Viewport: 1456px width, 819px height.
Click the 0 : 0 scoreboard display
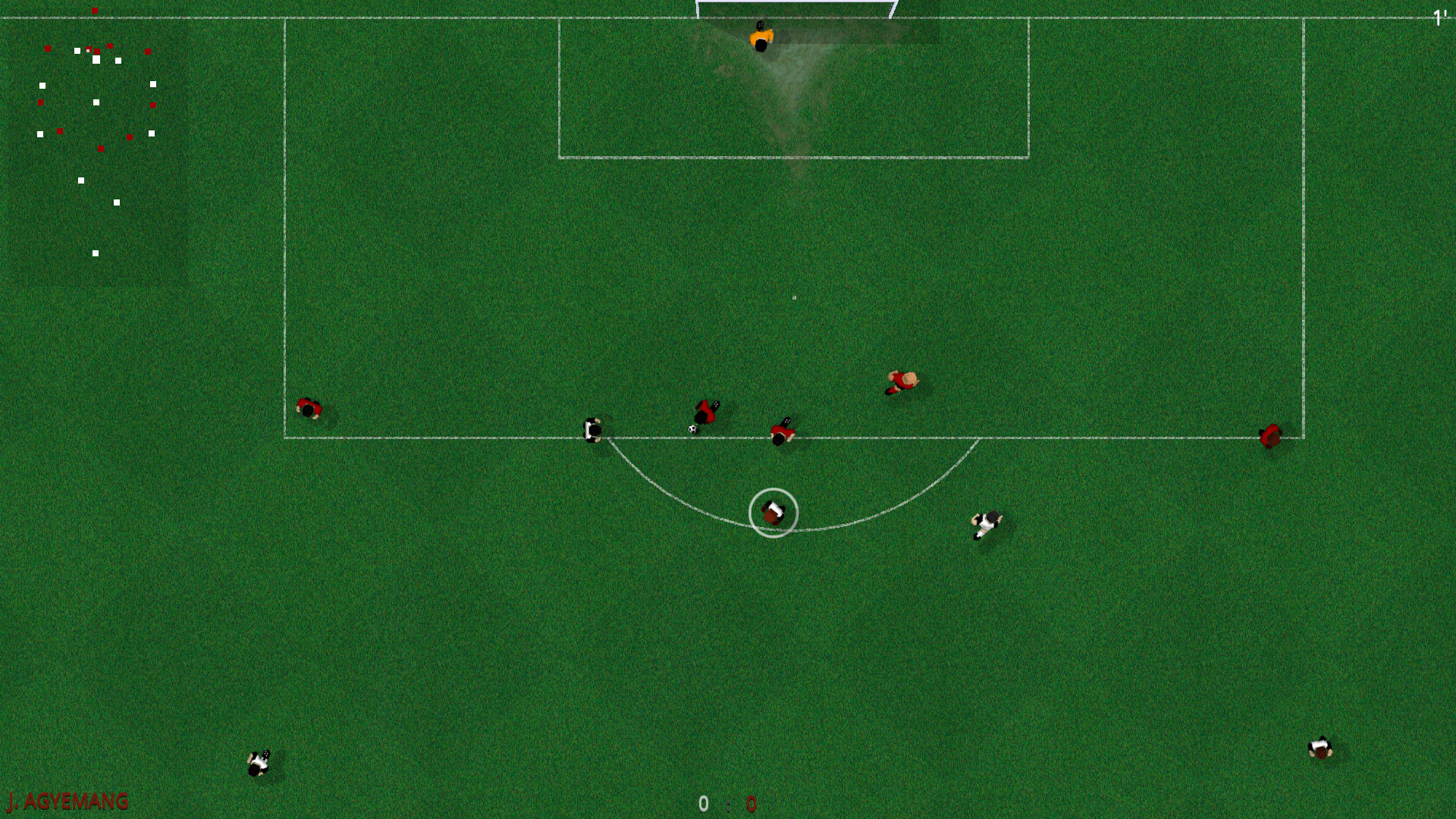pos(726,804)
